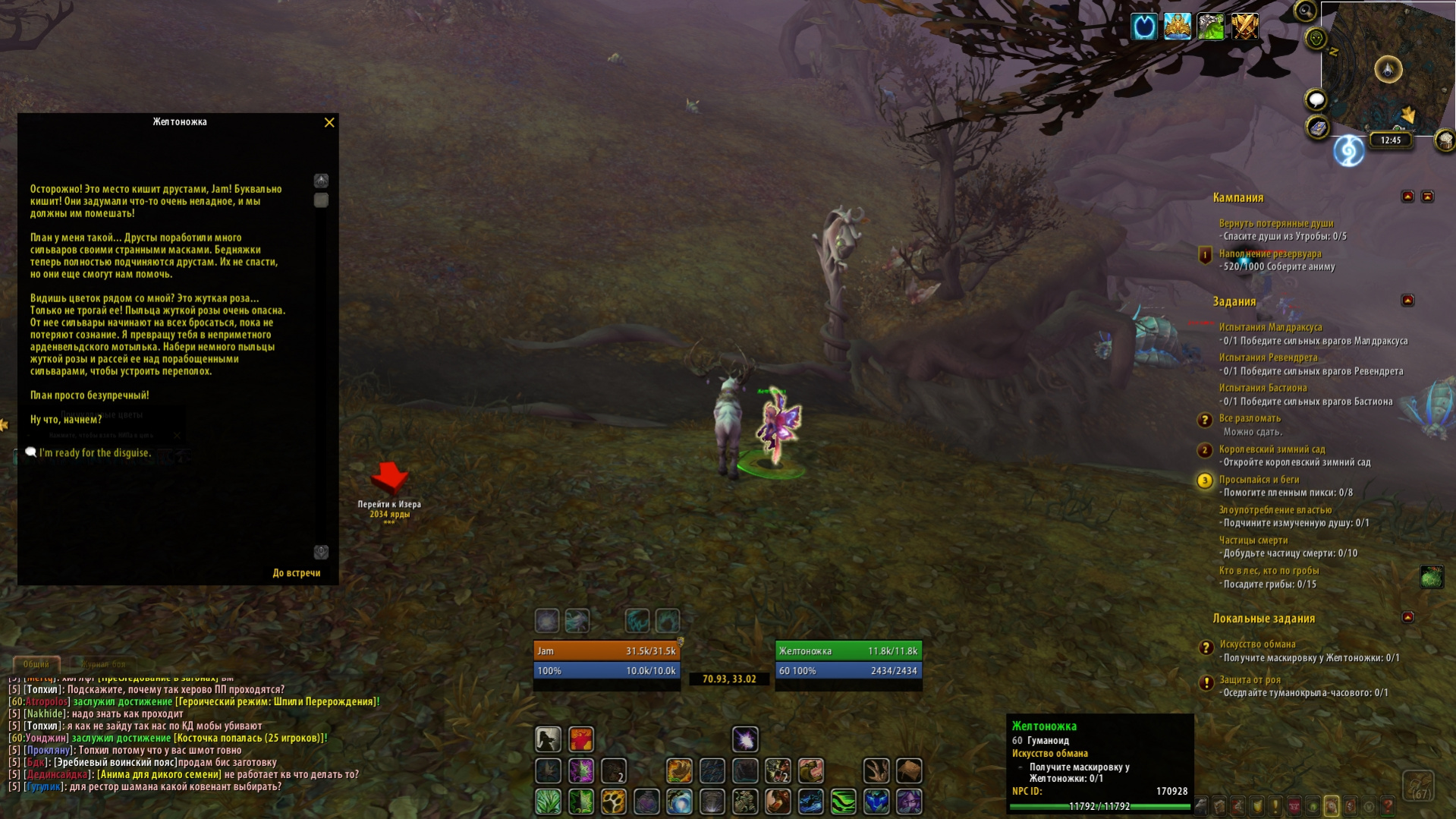Use the mushroom quest item button
Viewport: 1456px width, 819px height.
pyautogui.click(x=1431, y=578)
